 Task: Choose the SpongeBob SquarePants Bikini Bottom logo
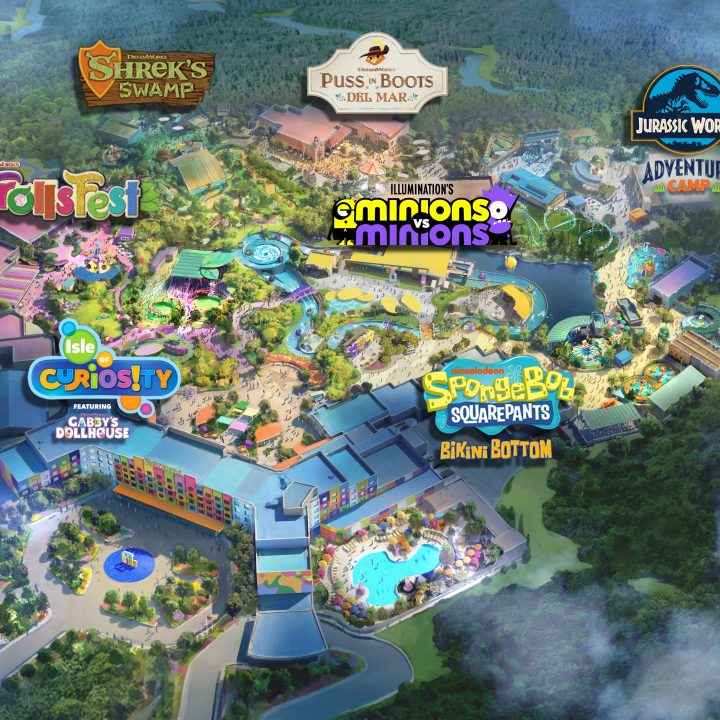498,410
